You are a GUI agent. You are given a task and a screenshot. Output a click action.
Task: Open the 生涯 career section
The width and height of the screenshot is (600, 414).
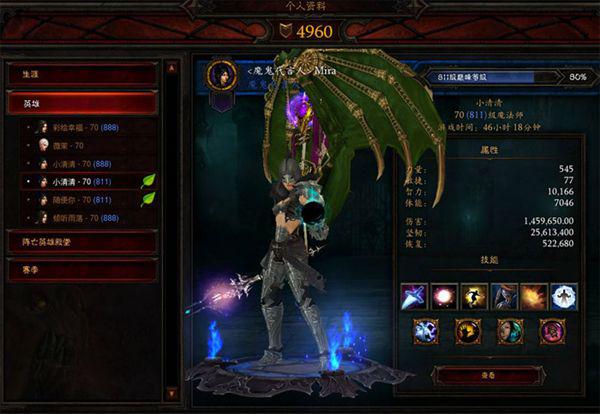tap(82, 74)
